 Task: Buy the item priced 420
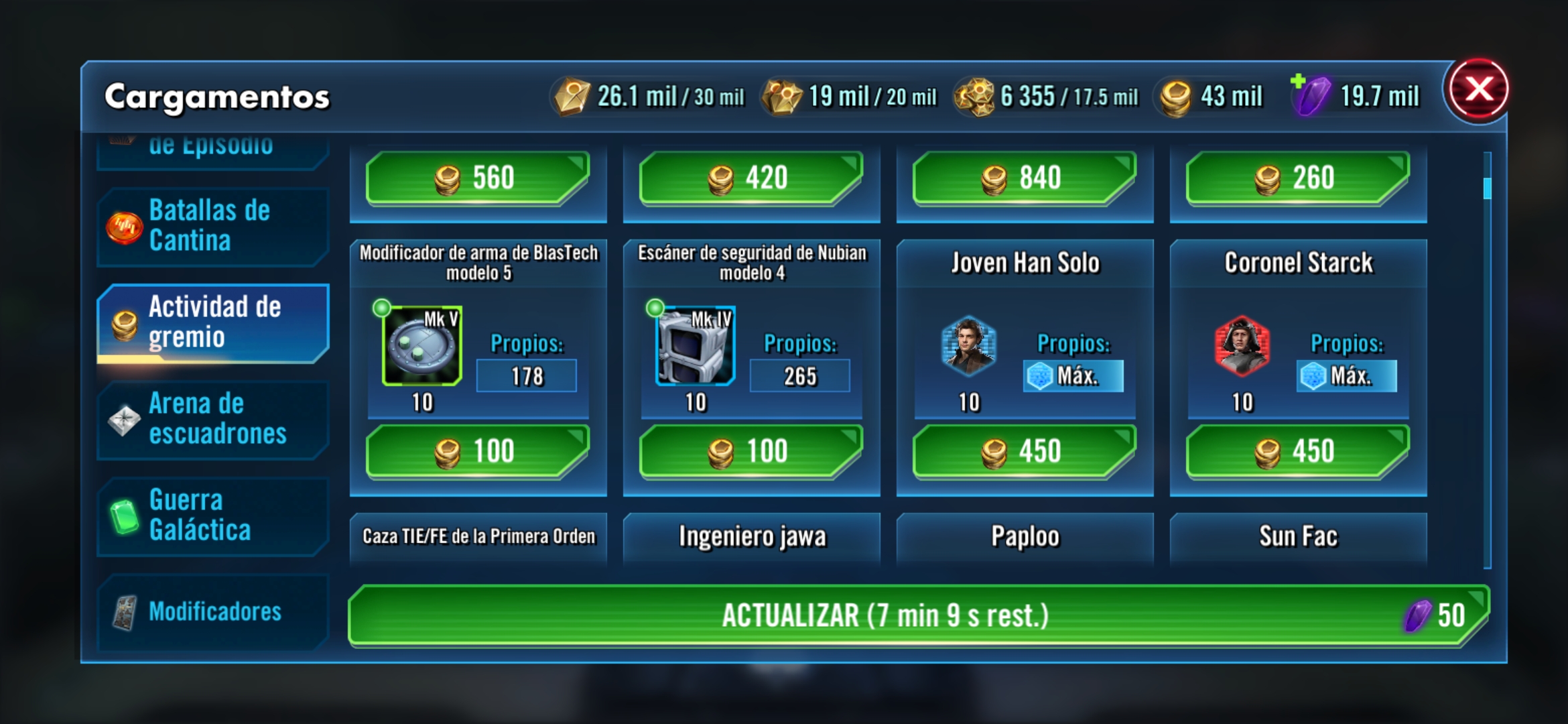pyautogui.click(x=750, y=178)
